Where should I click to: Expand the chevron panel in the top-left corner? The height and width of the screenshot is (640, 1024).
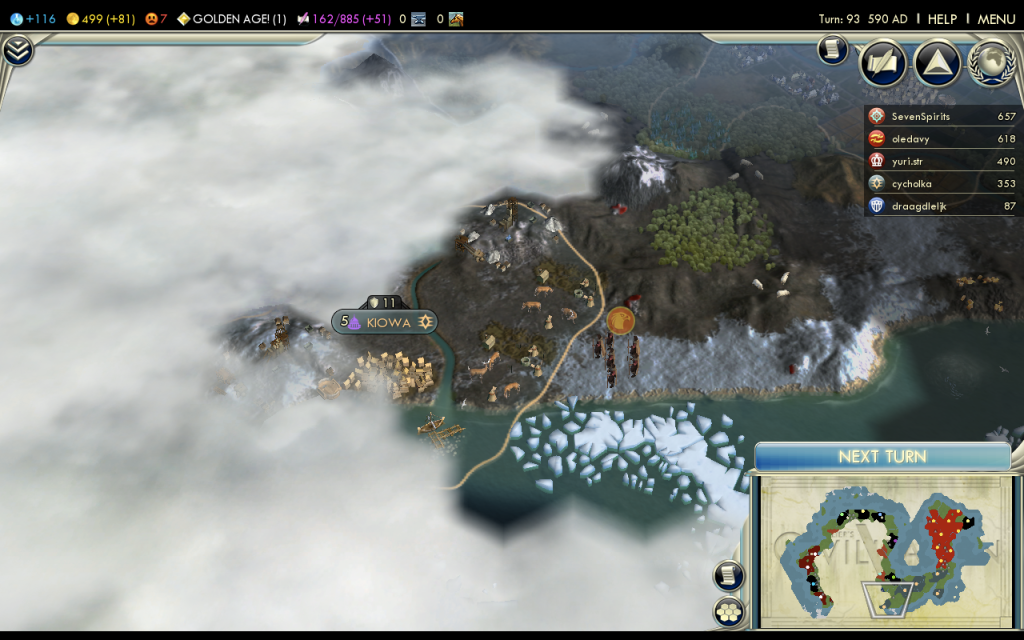click(x=18, y=50)
